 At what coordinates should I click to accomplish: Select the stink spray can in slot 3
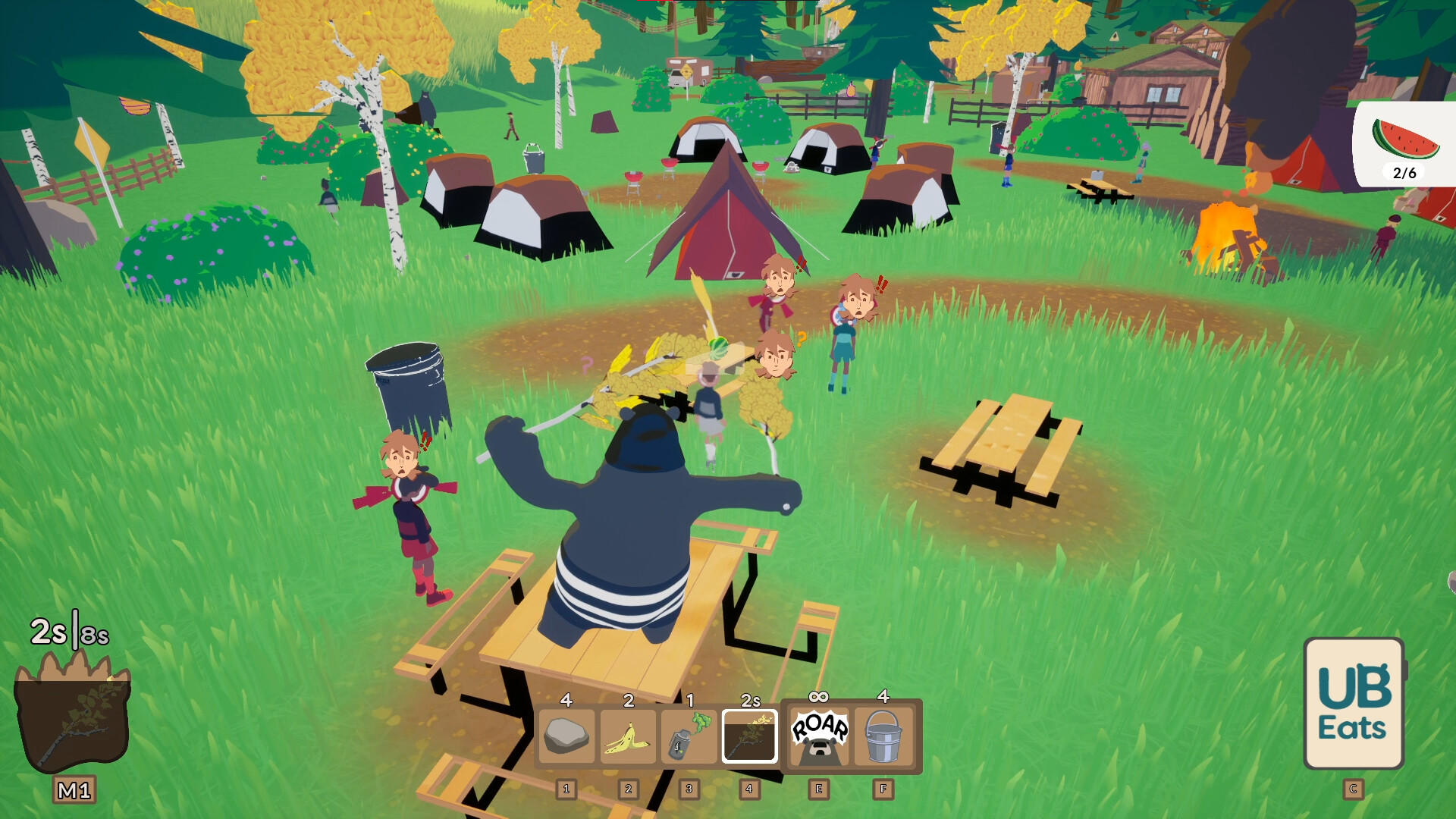click(689, 736)
